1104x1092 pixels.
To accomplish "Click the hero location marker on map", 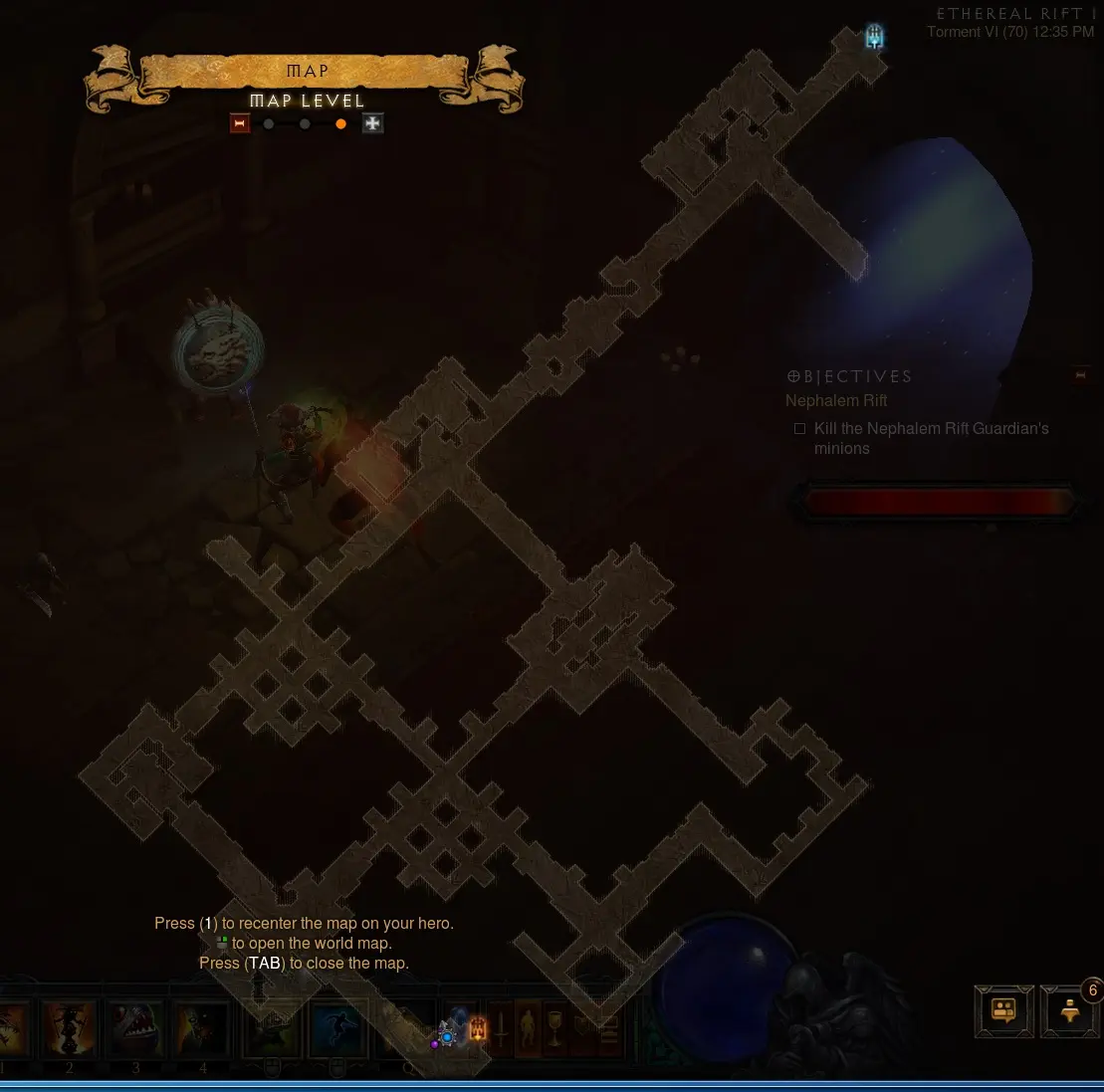I will [447, 1036].
